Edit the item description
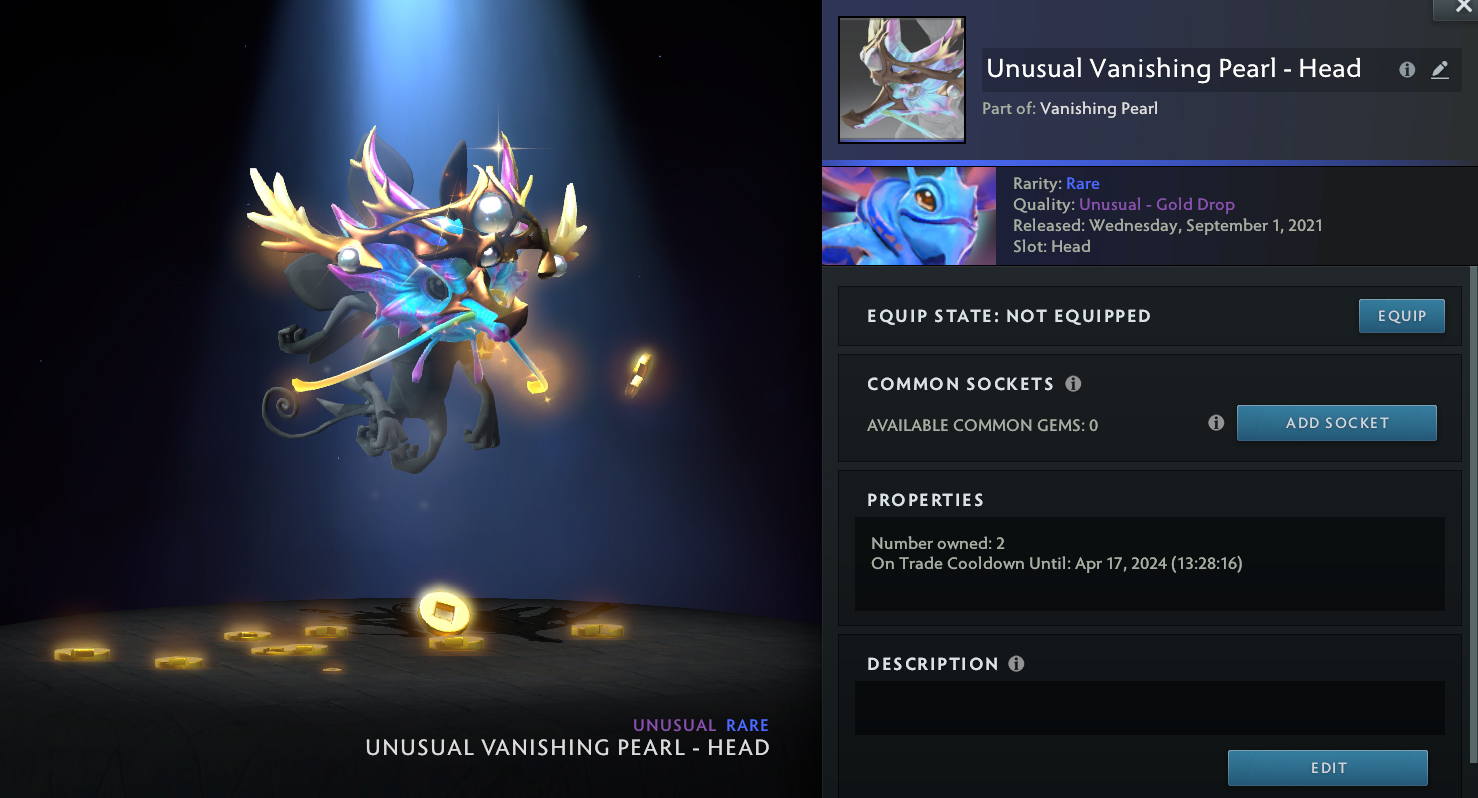Image resolution: width=1478 pixels, height=798 pixels. tap(1327, 768)
